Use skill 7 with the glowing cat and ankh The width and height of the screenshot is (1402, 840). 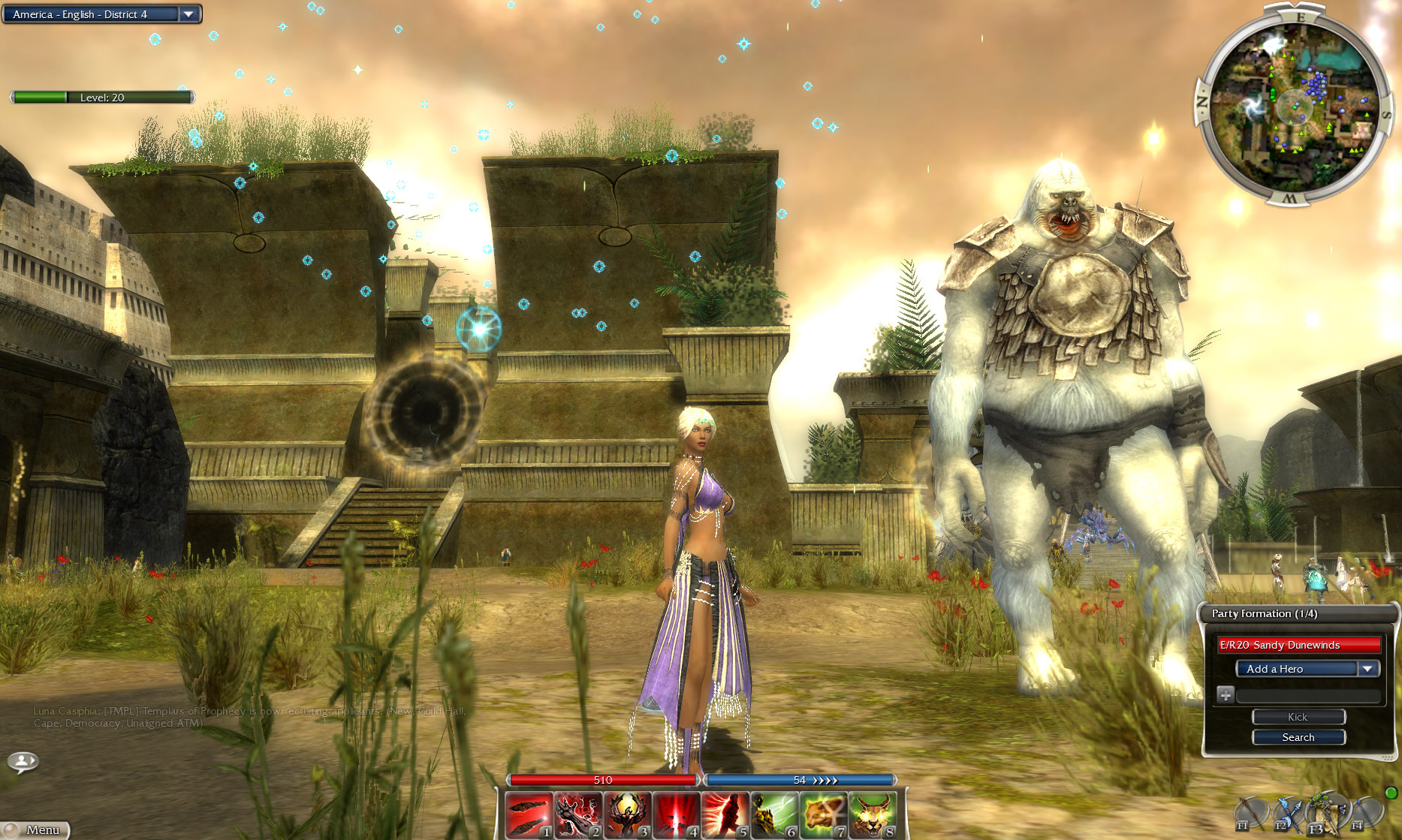[x=822, y=815]
